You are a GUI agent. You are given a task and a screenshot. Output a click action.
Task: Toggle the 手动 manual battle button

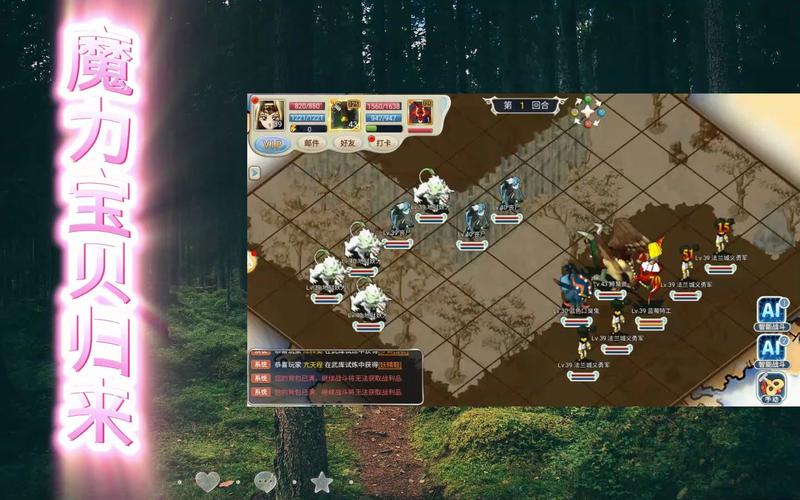770,387
